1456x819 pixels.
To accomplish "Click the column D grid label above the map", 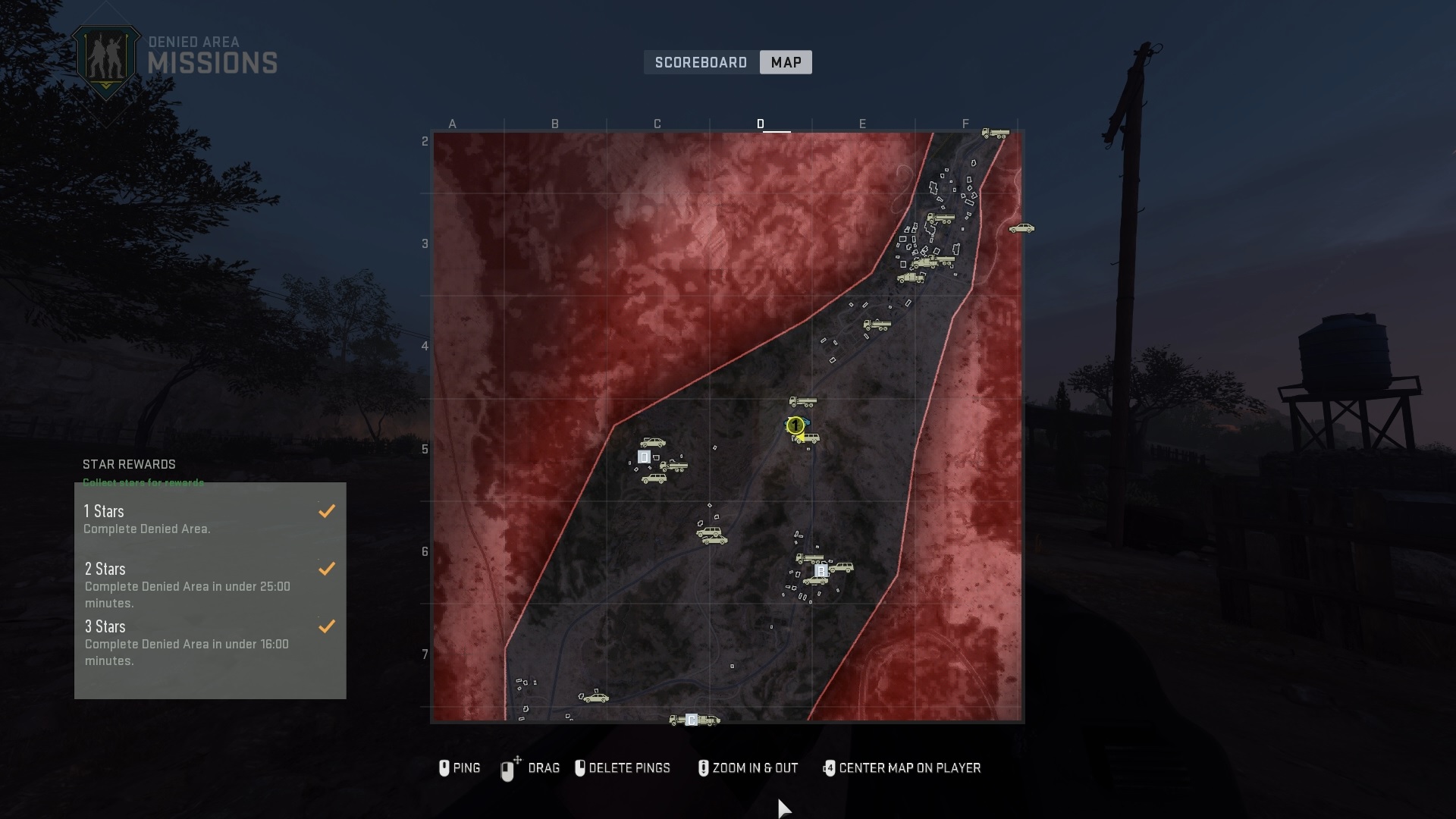I will coord(761,124).
